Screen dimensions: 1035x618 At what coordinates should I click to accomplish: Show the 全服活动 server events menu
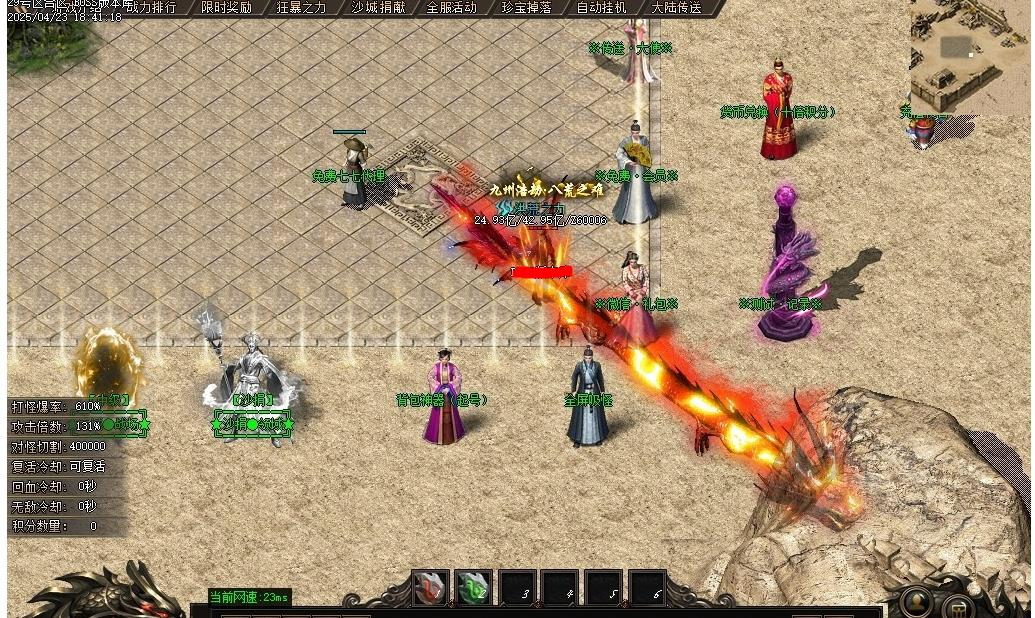451,7
